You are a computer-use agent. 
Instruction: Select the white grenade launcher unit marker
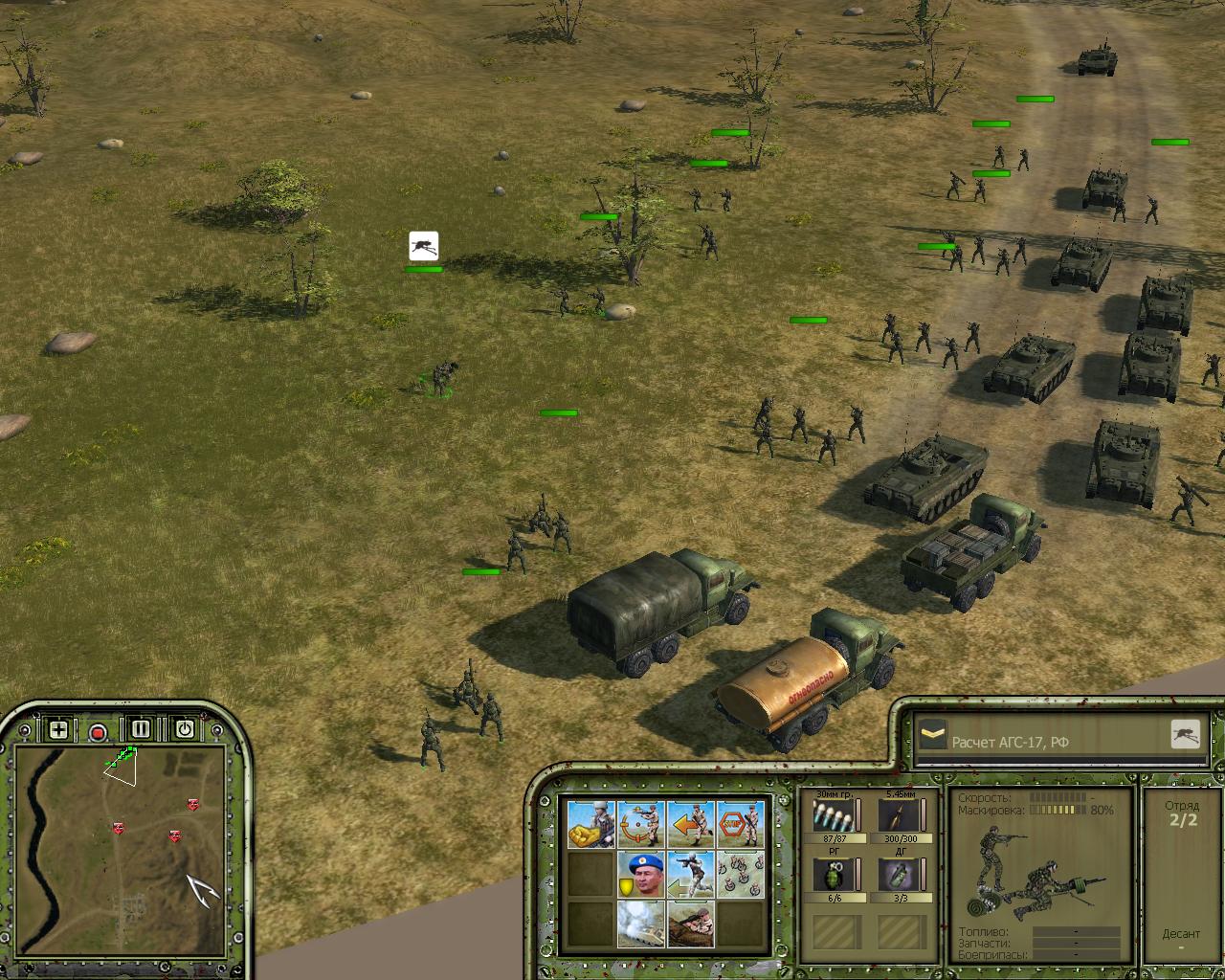pos(423,246)
